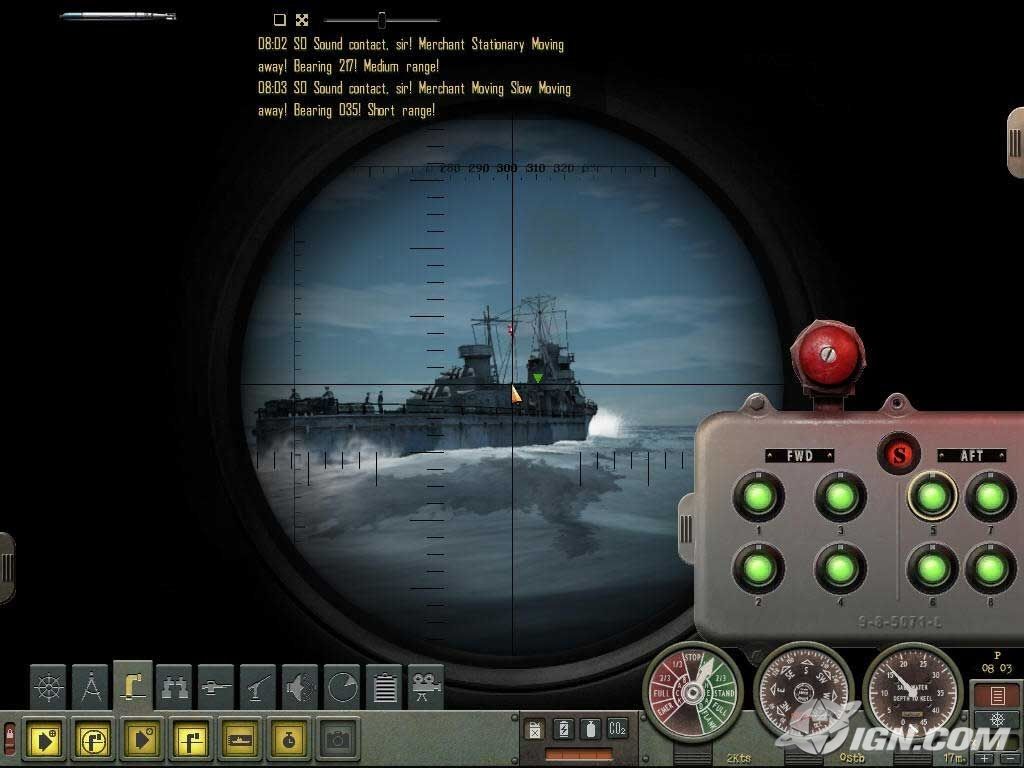Select forward torpedo tube 1
This screenshot has width=1024, height=768.
pyautogui.click(x=758, y=496)
